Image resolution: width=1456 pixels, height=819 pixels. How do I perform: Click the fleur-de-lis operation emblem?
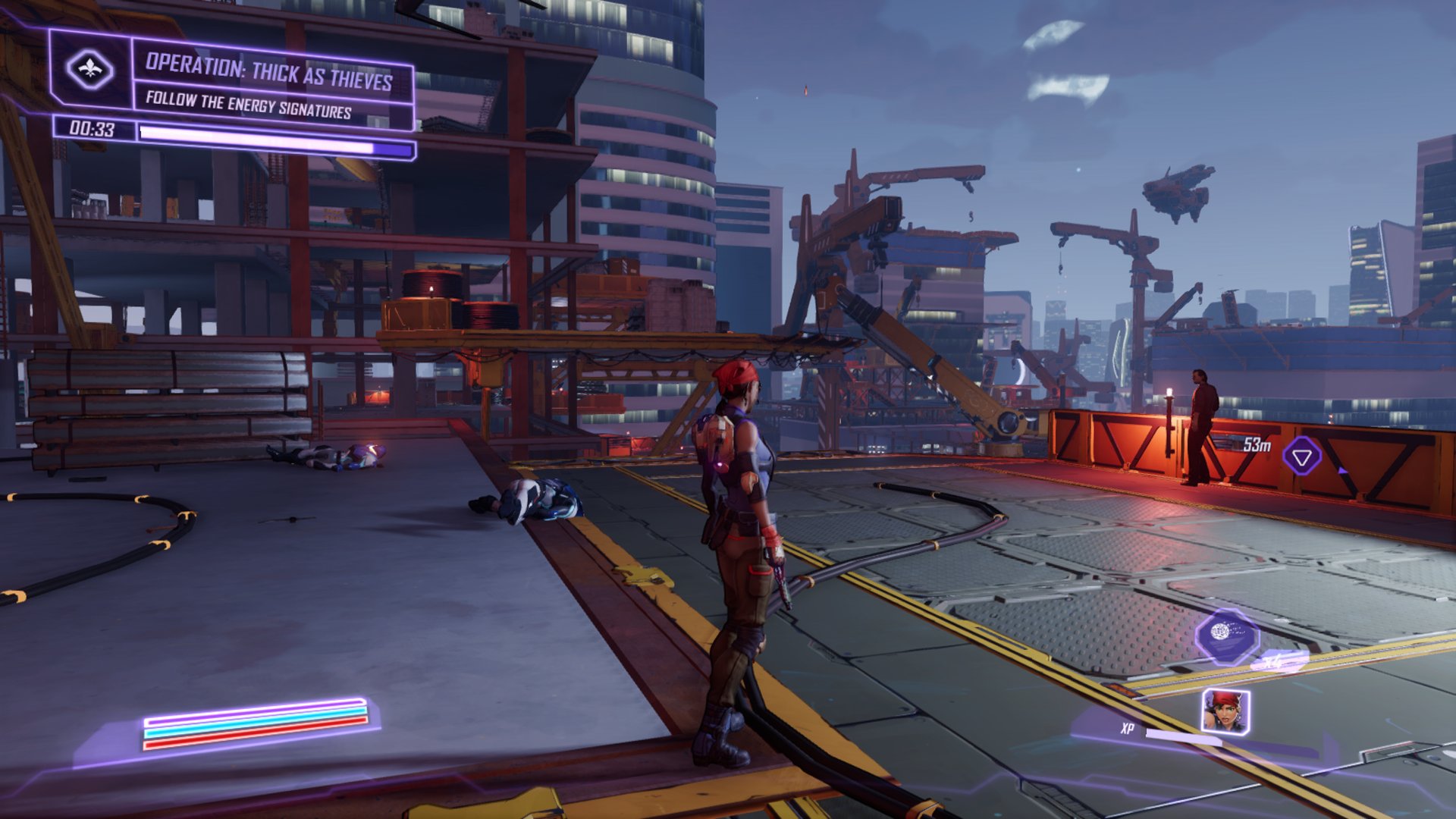pos(90,69)
